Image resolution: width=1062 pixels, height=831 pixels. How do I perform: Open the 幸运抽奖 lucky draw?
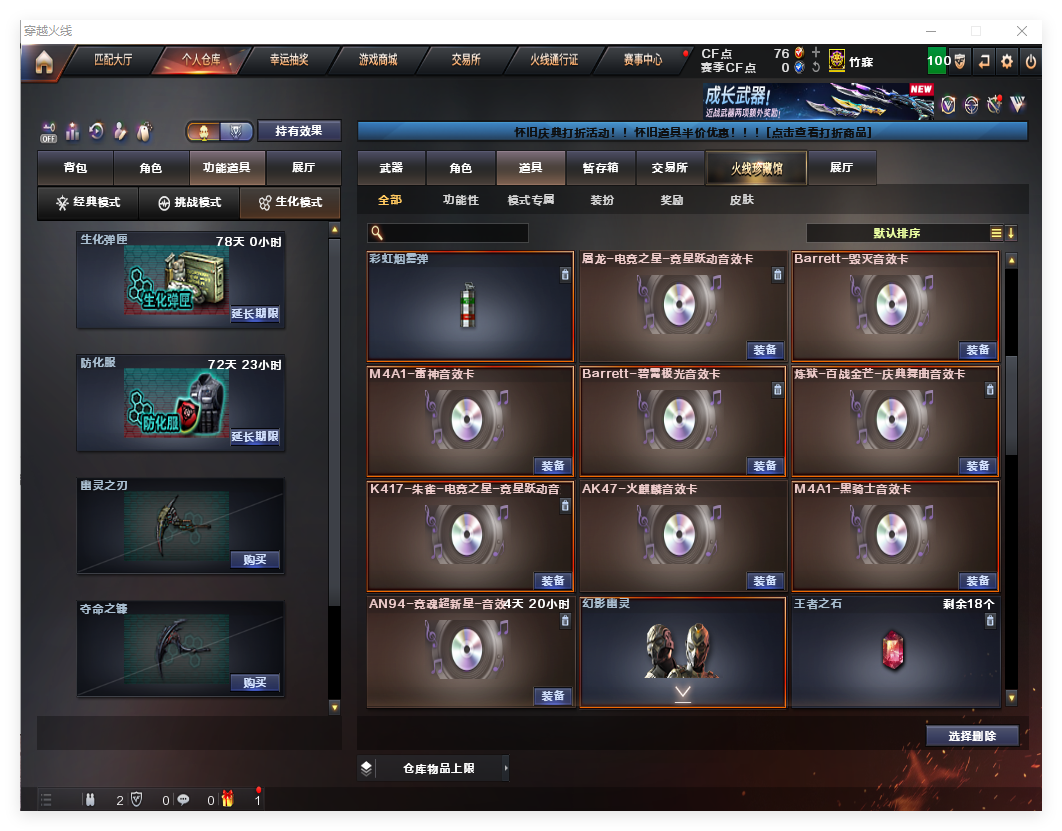[289, 60]
